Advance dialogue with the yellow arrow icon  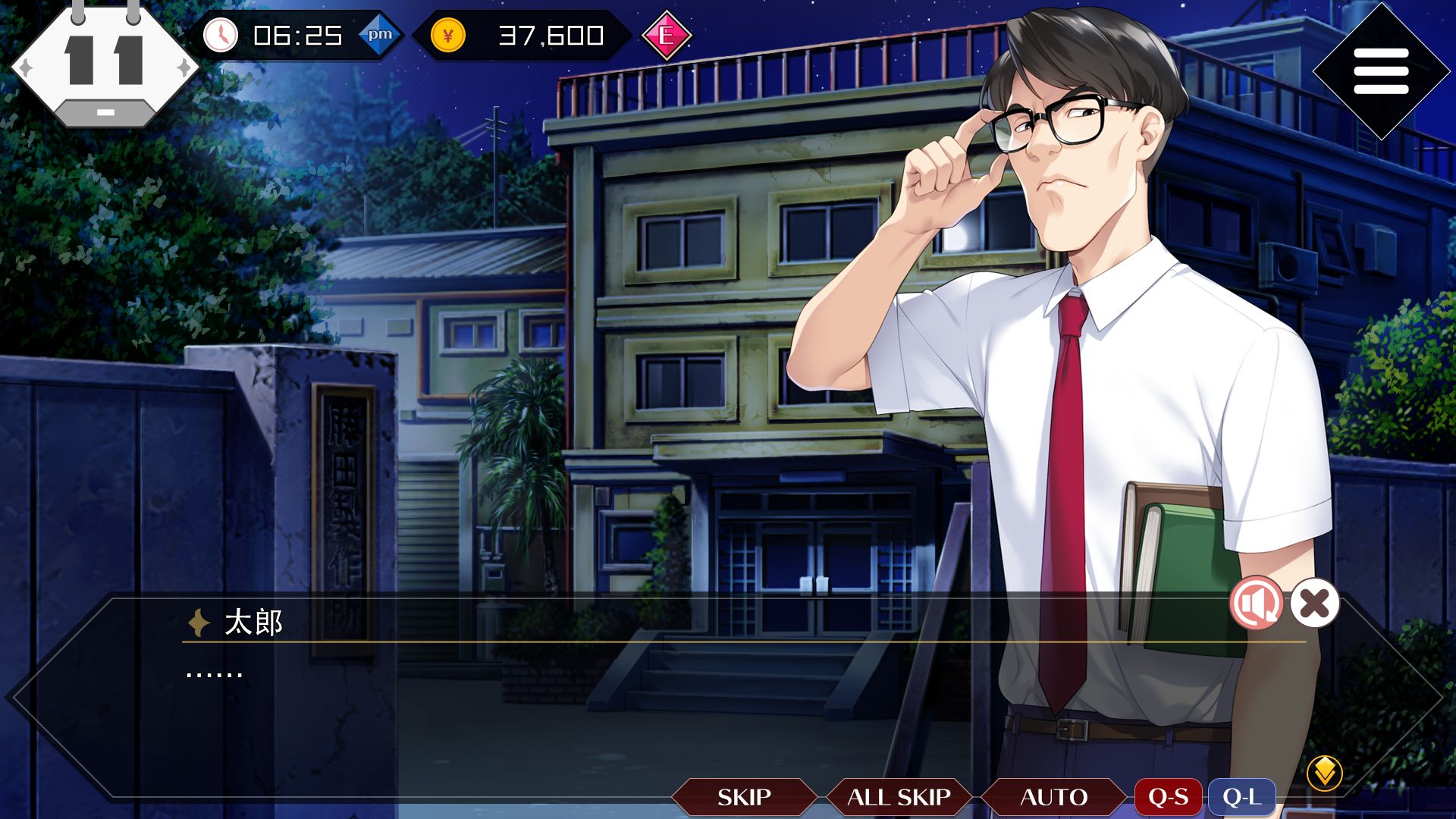point(1324,773)
